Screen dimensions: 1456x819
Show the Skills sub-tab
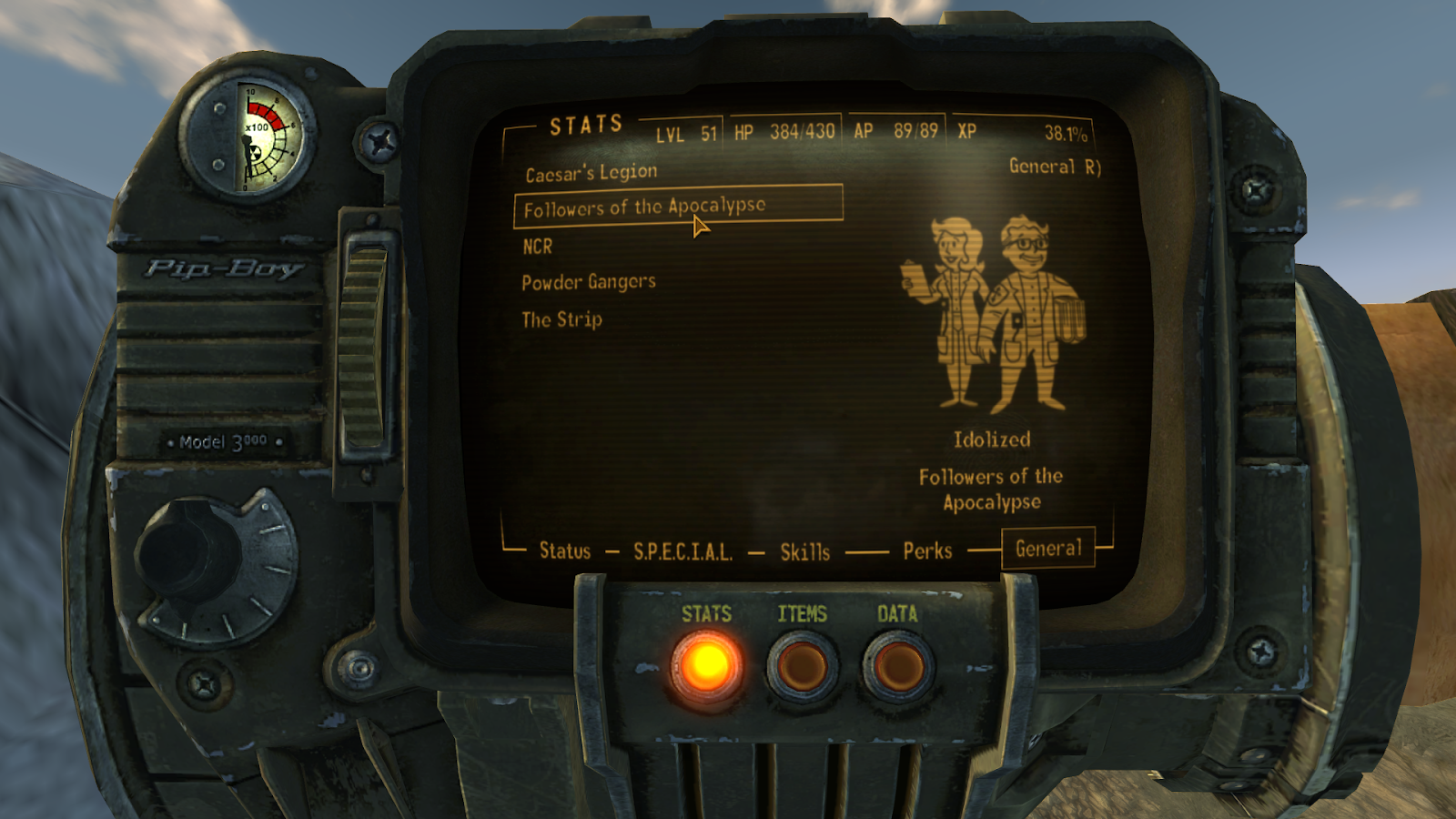[x=805, y=551]
